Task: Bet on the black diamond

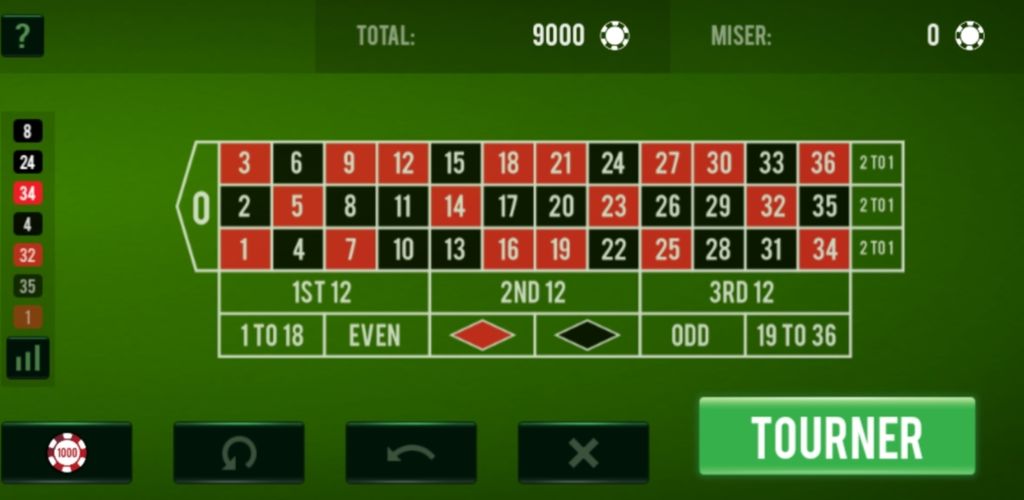Action: pyautogui.click(x=587, y=336)
